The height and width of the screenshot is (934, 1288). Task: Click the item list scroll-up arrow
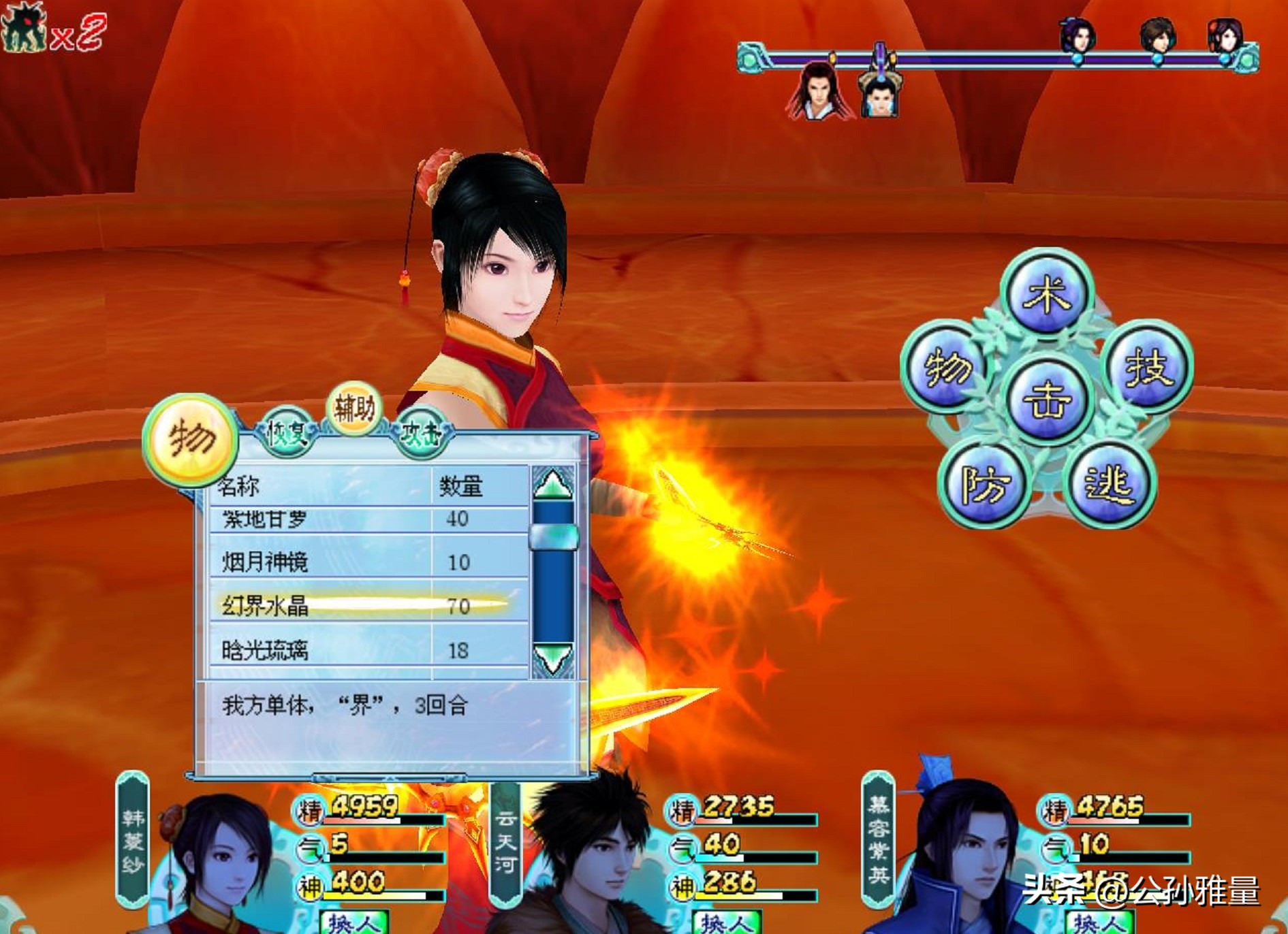click(552, 483)
